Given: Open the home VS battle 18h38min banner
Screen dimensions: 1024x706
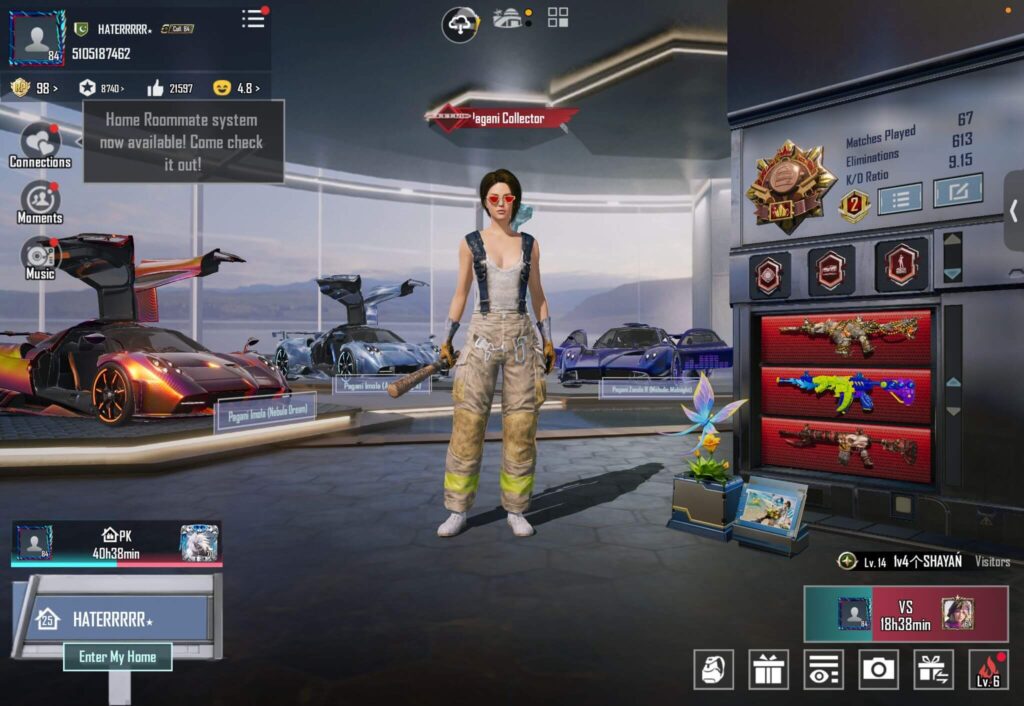Looking at the screenshot, I should [905, 614].
